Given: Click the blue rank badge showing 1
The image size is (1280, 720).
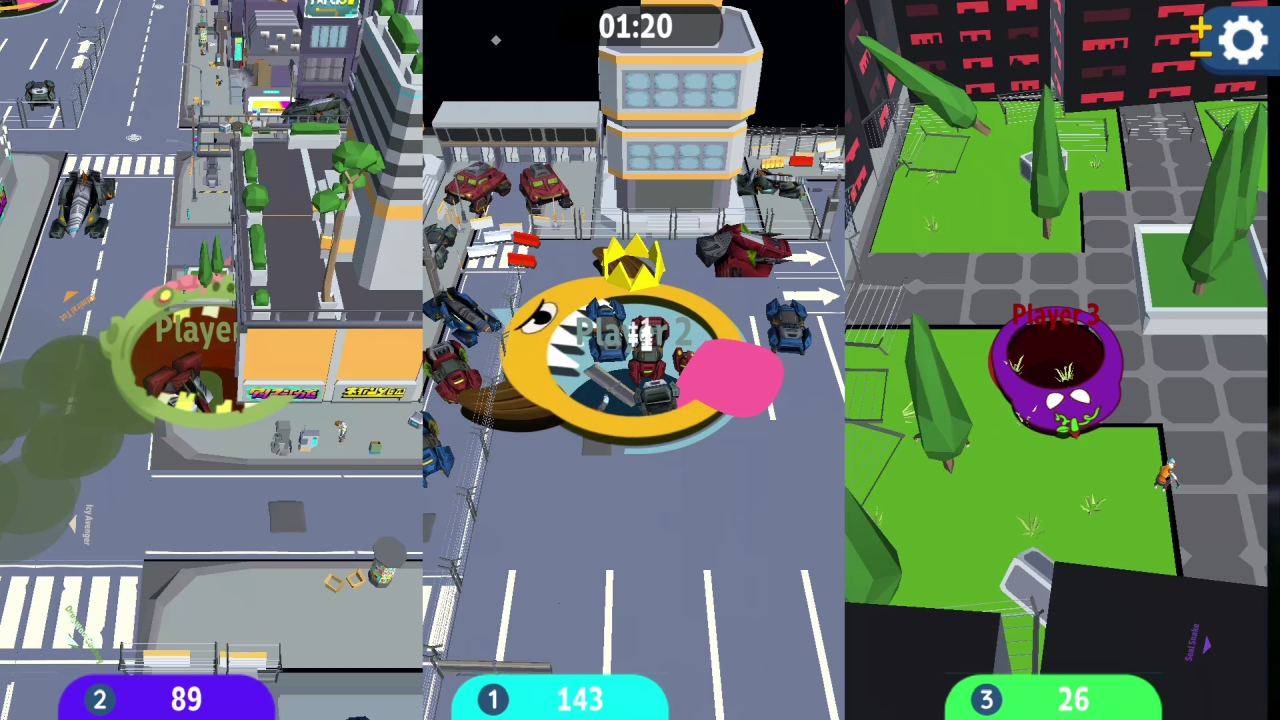Looking at the screenshot, I should (x=493, y=699).
